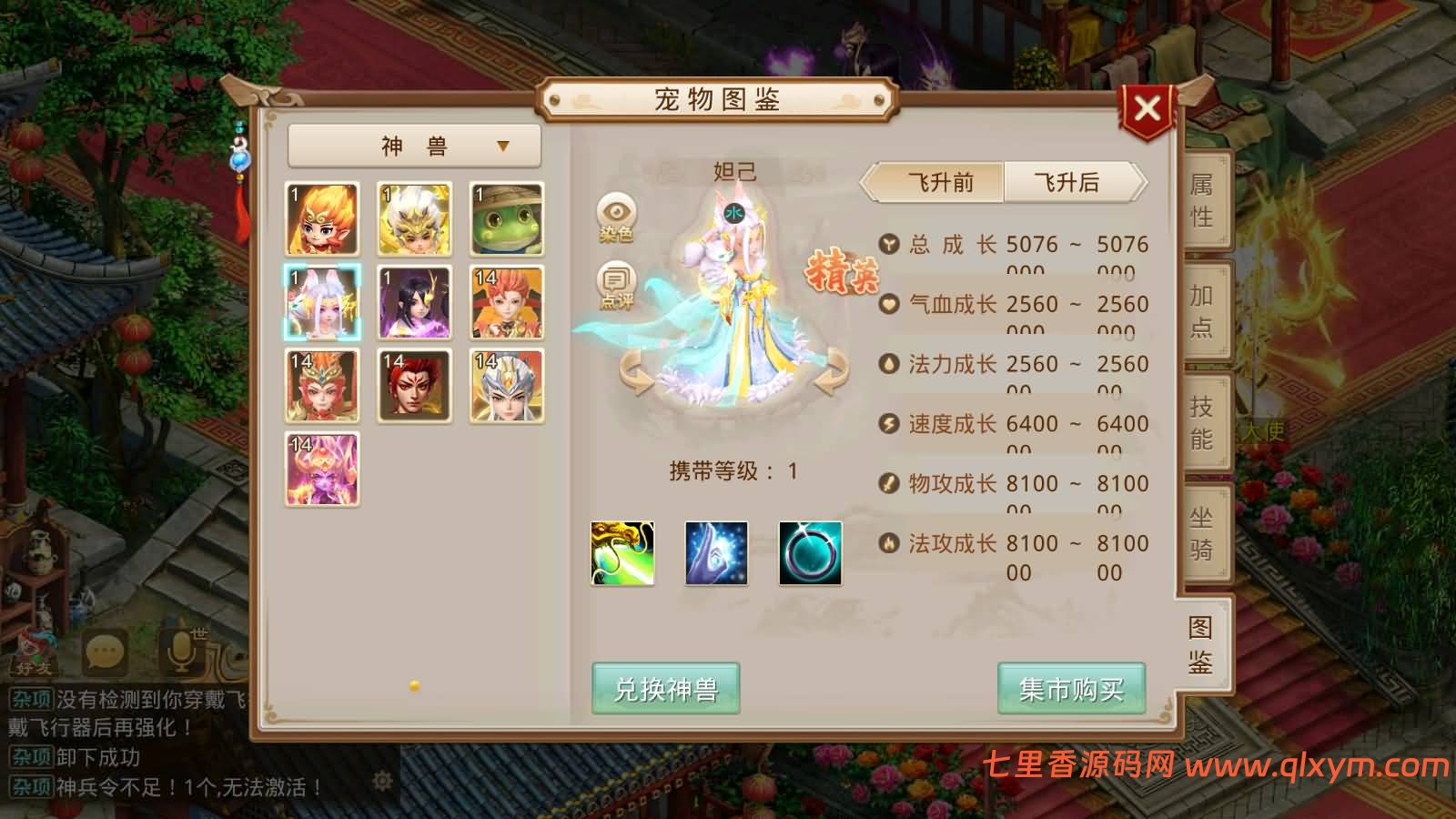
Task: Click the 集市购买 market purchase button
Action: (x=1069, y=690)
